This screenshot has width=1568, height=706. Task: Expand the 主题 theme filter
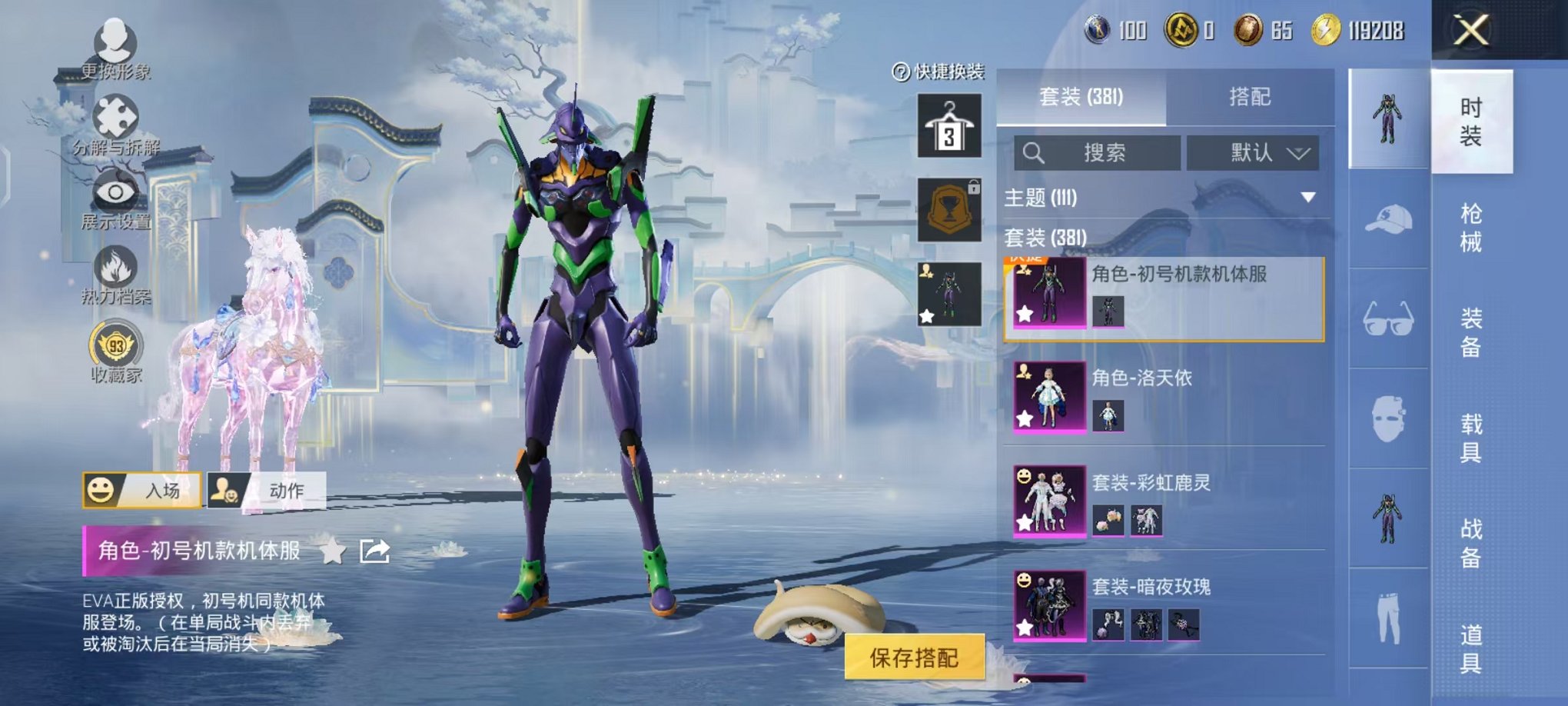tap(1307, 198)
